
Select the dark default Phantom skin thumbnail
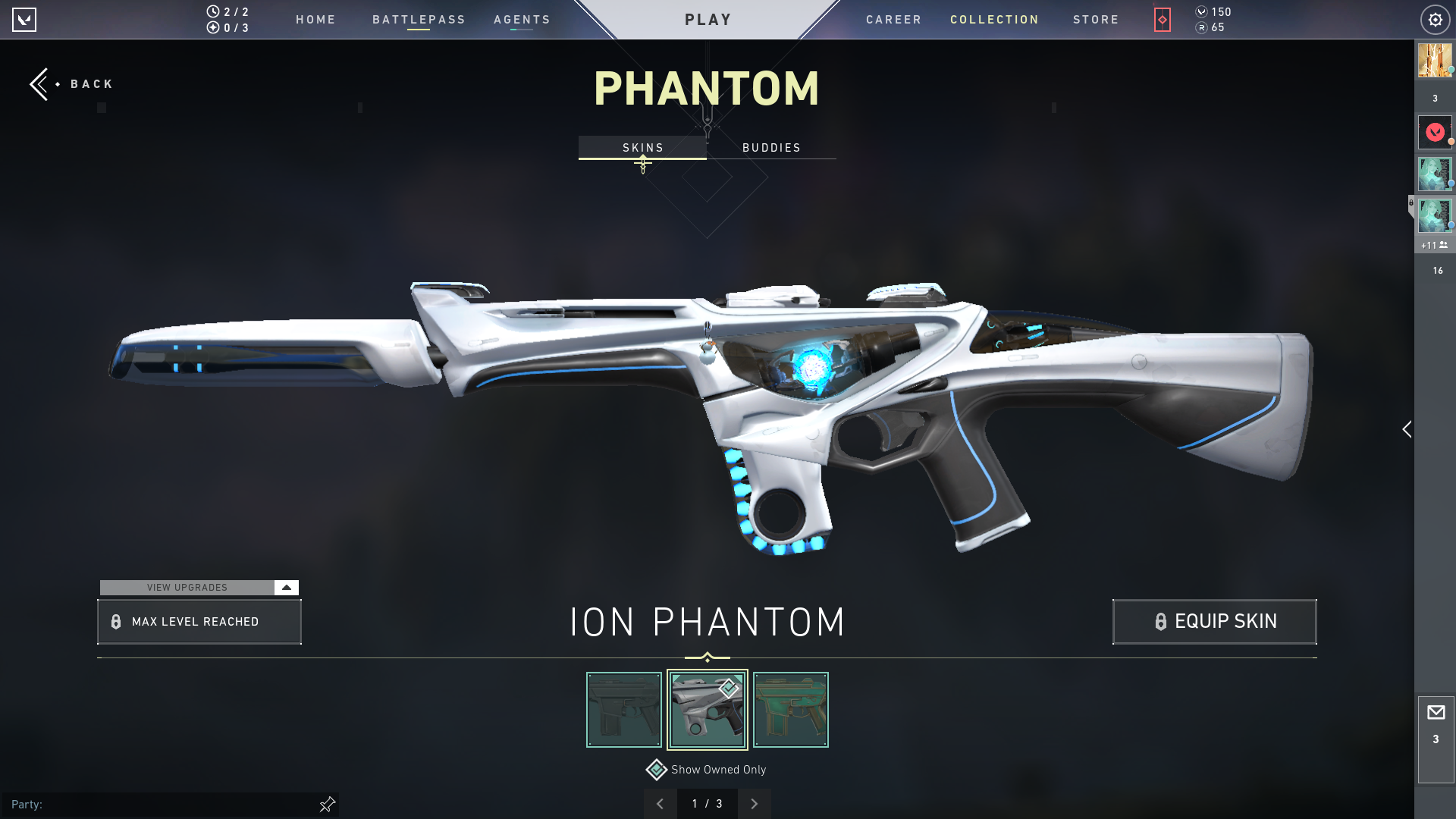tap(624, 710)
